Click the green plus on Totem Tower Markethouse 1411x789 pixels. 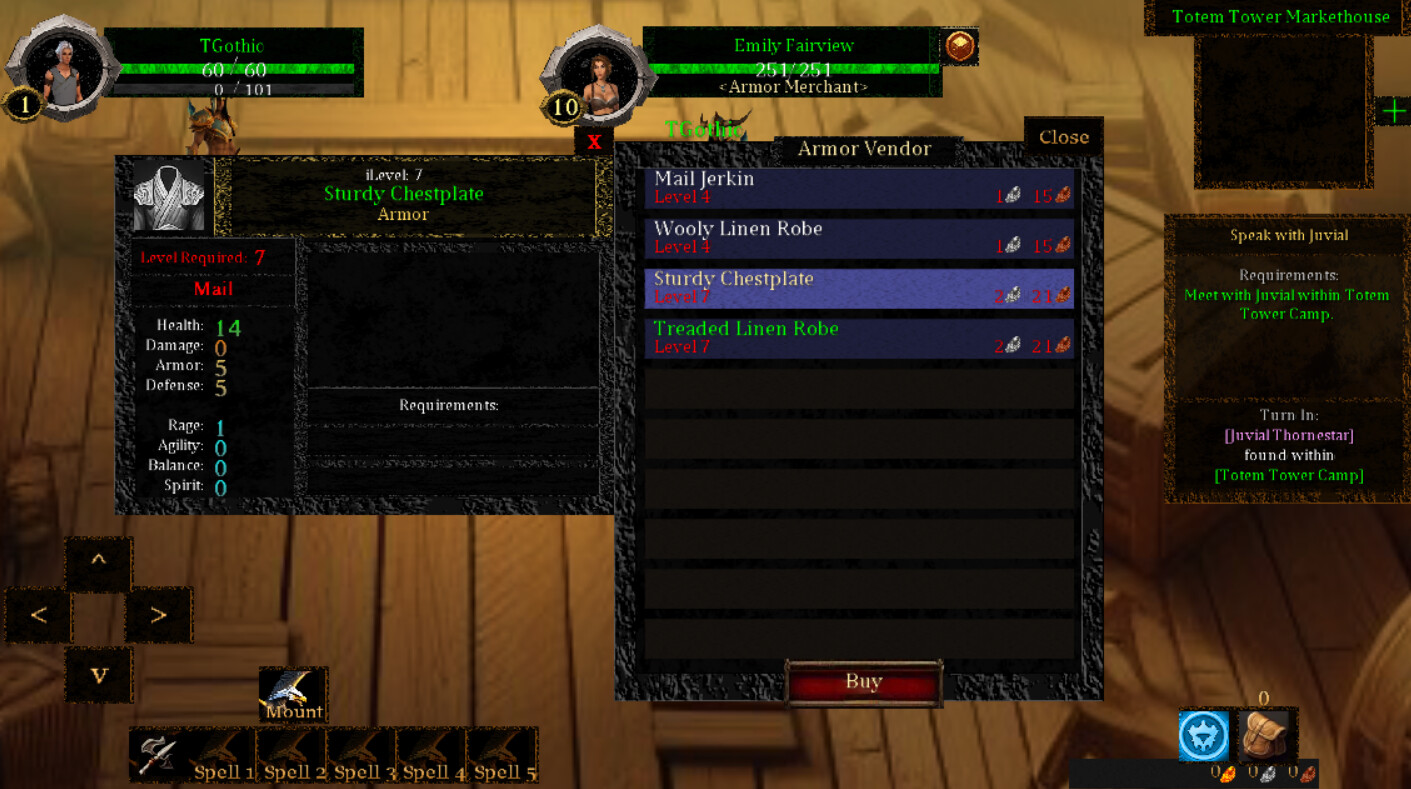tap(1394, 111)
